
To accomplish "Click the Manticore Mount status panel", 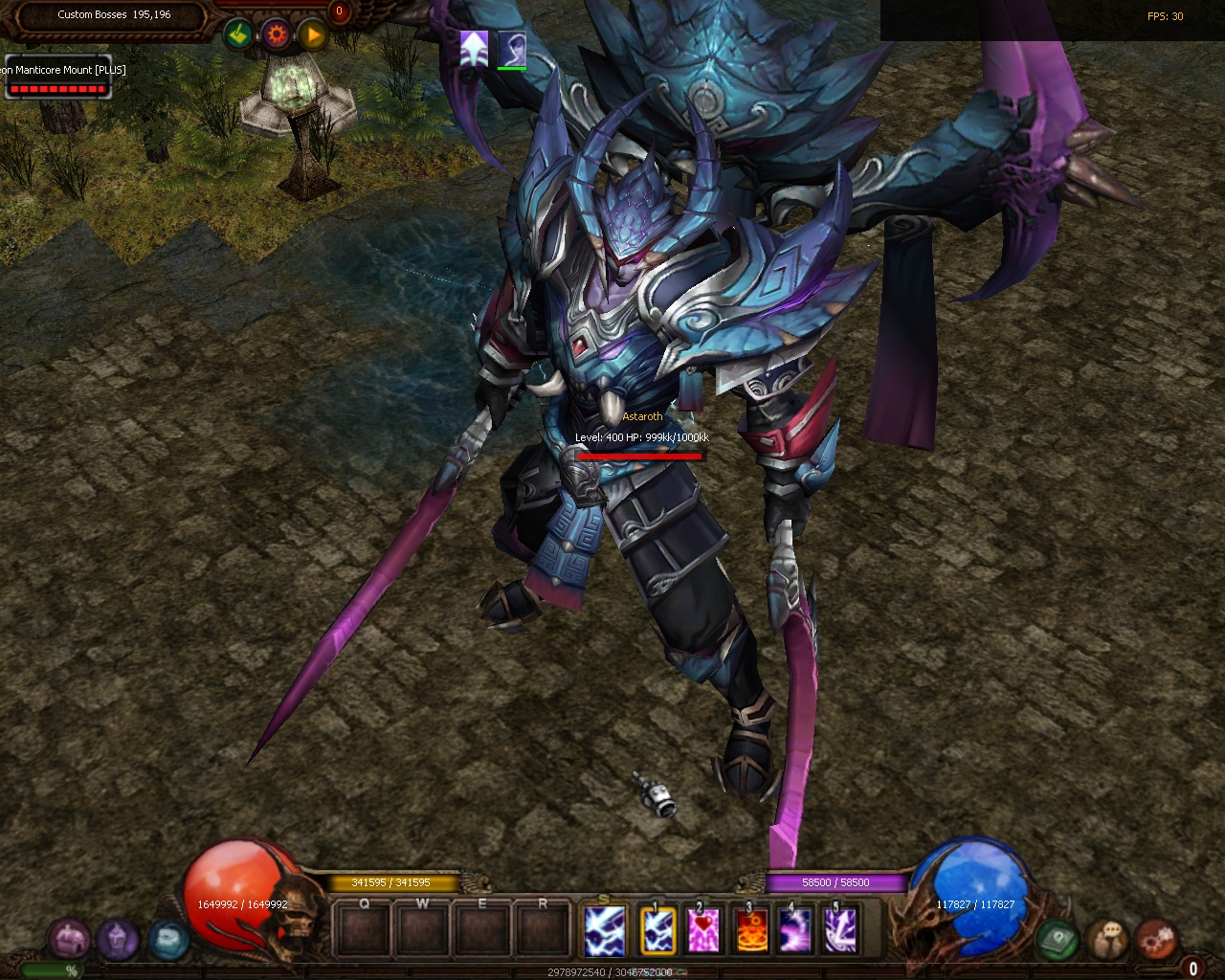I will 57,78.
